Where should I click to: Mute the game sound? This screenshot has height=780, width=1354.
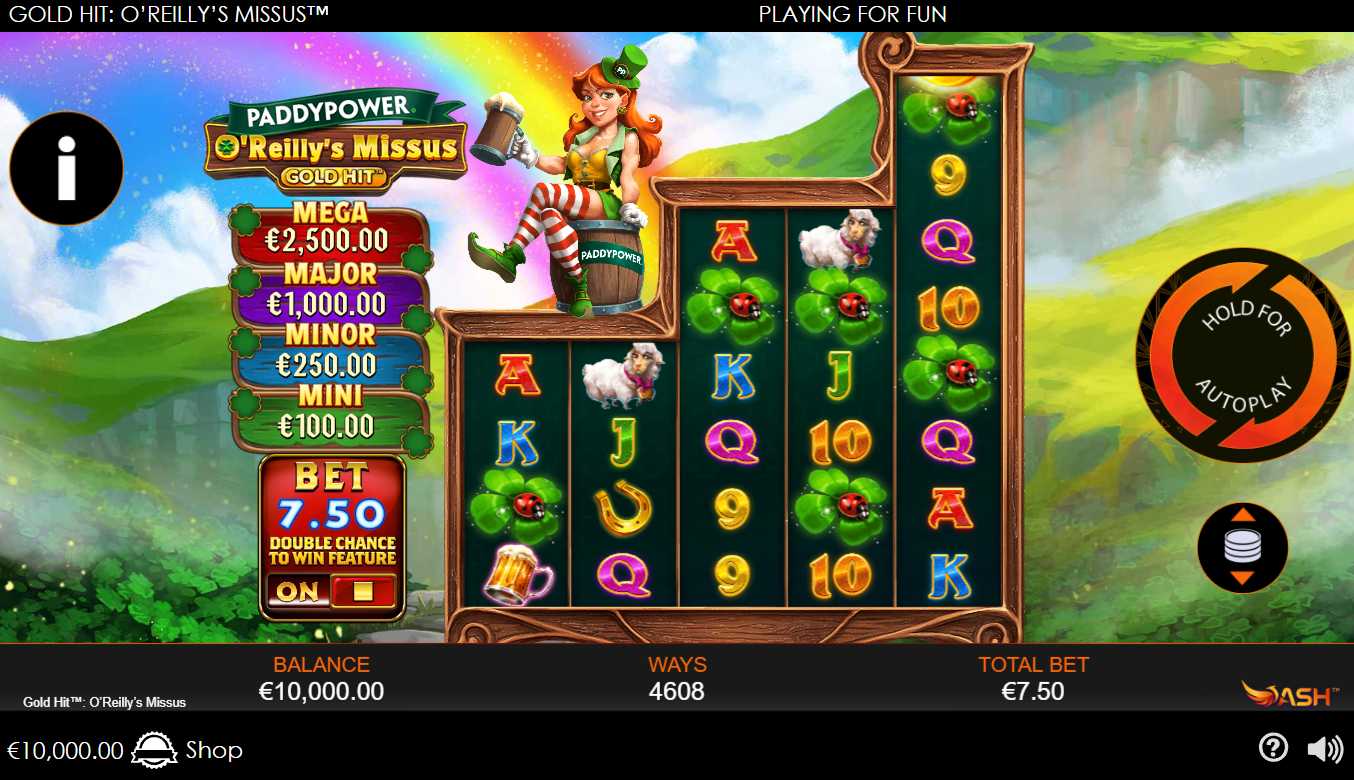pos(1325,749)
